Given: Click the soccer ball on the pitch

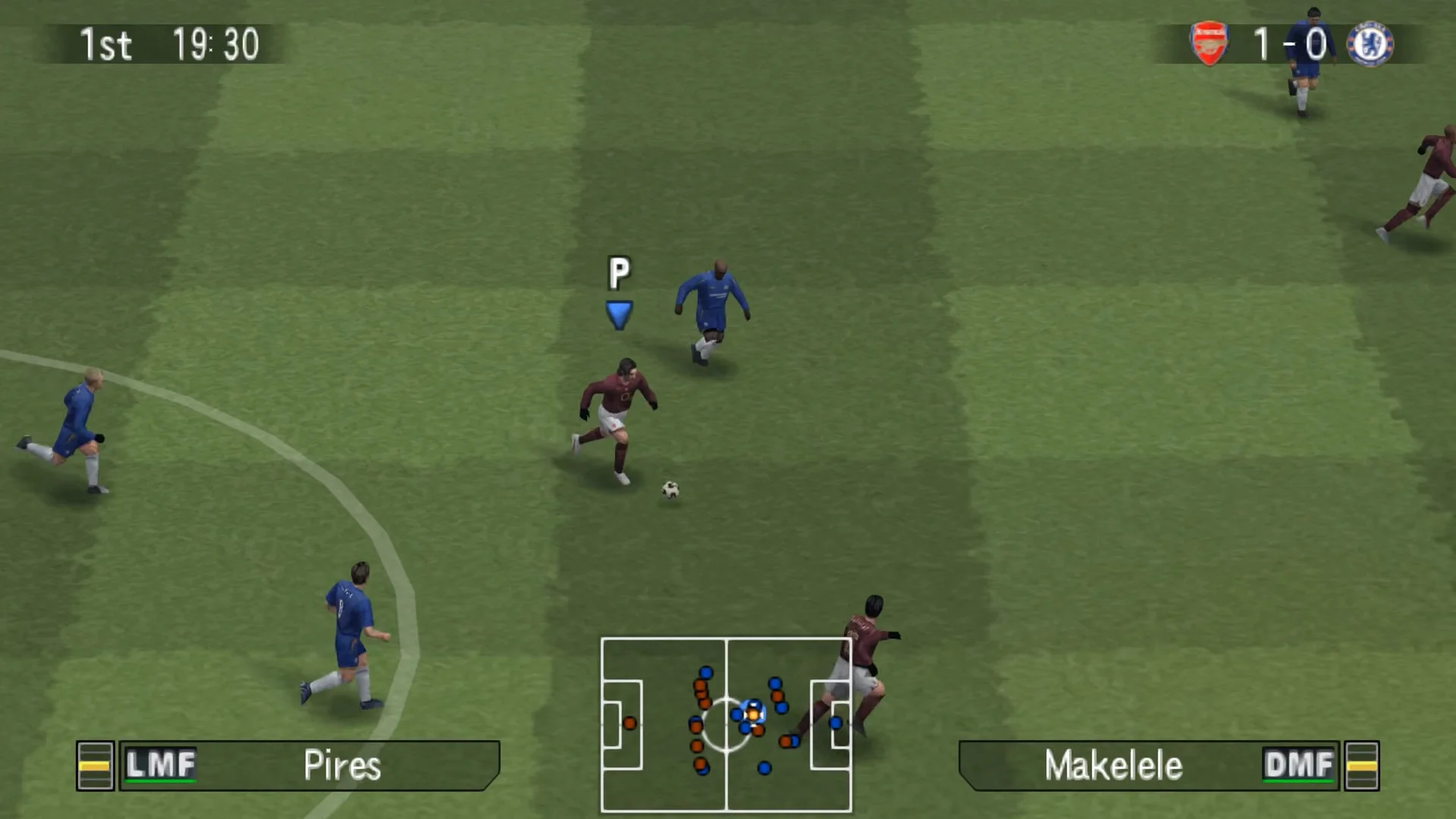Looking at the screenshot, I should [x=670, y=489].
